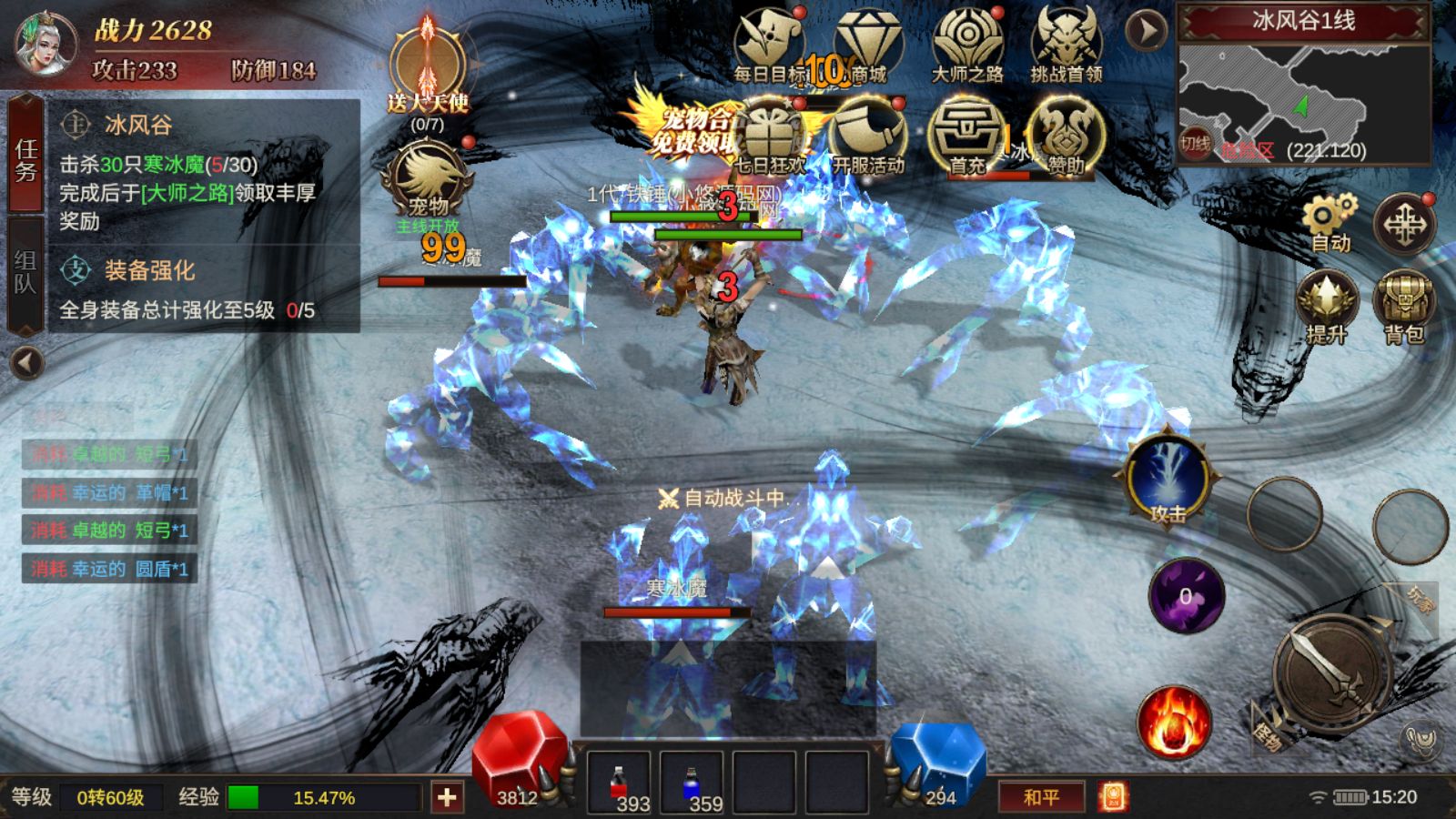Screen dimensions: 1456x819
Task: Open the 商城 shop
Action: (867, 45)
